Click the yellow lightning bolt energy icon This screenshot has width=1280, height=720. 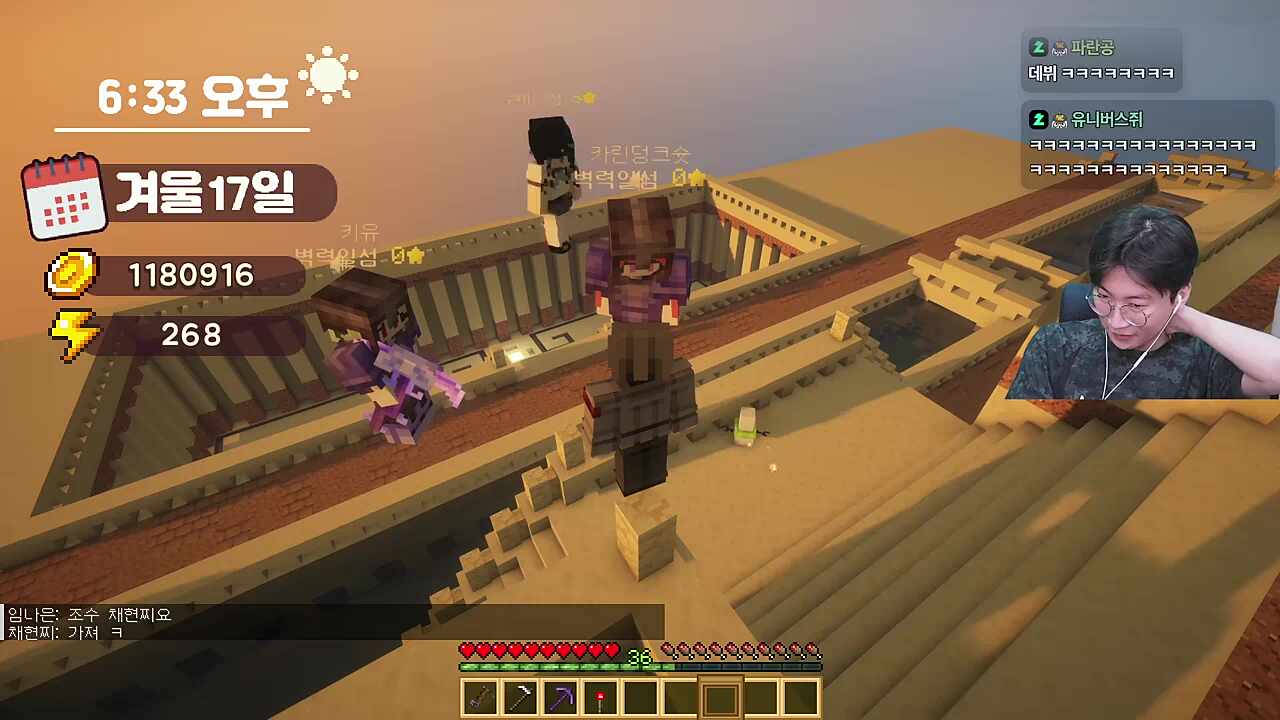[74, 335]
